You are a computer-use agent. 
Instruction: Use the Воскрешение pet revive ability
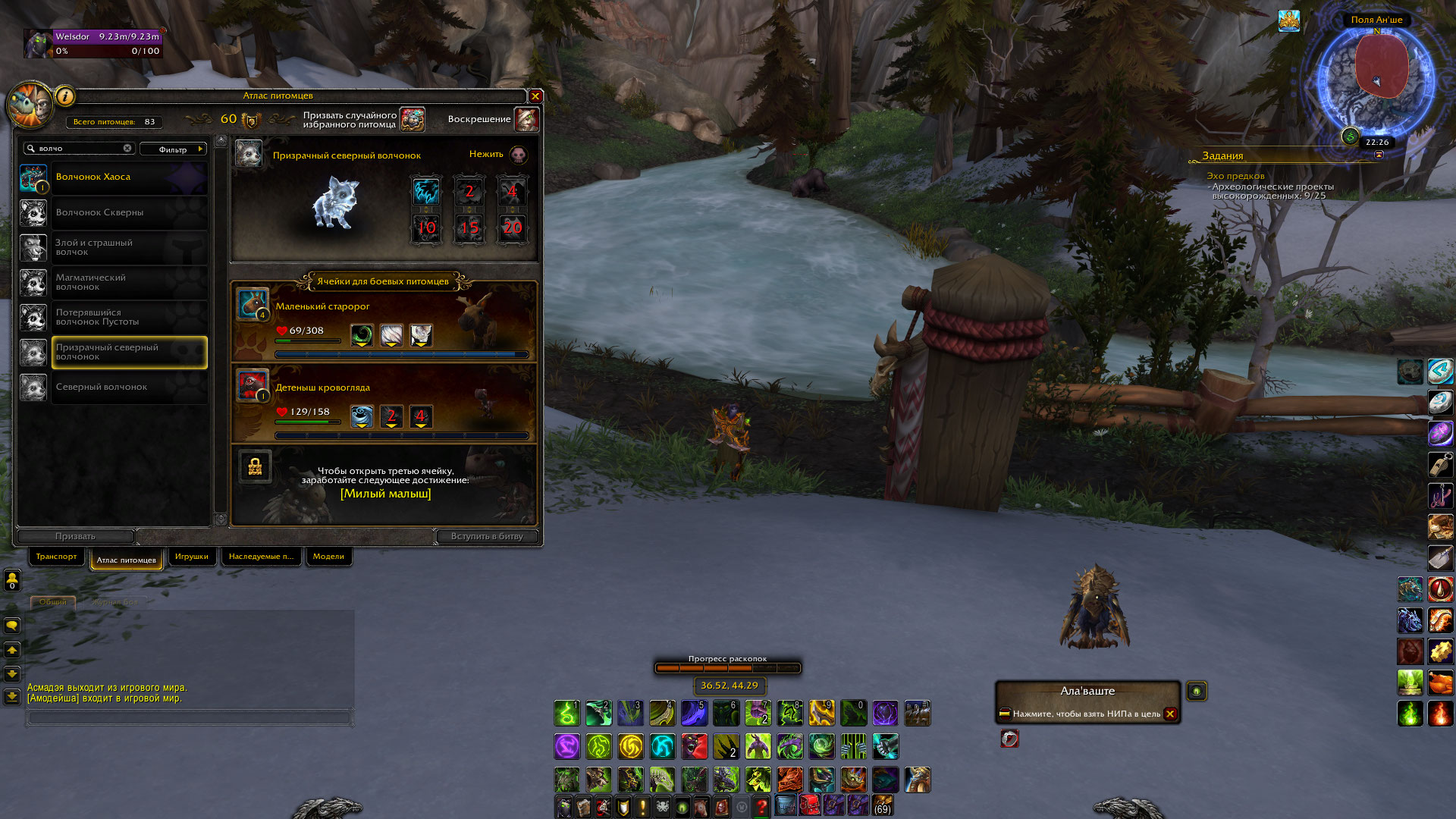click(x=526, y=120)
